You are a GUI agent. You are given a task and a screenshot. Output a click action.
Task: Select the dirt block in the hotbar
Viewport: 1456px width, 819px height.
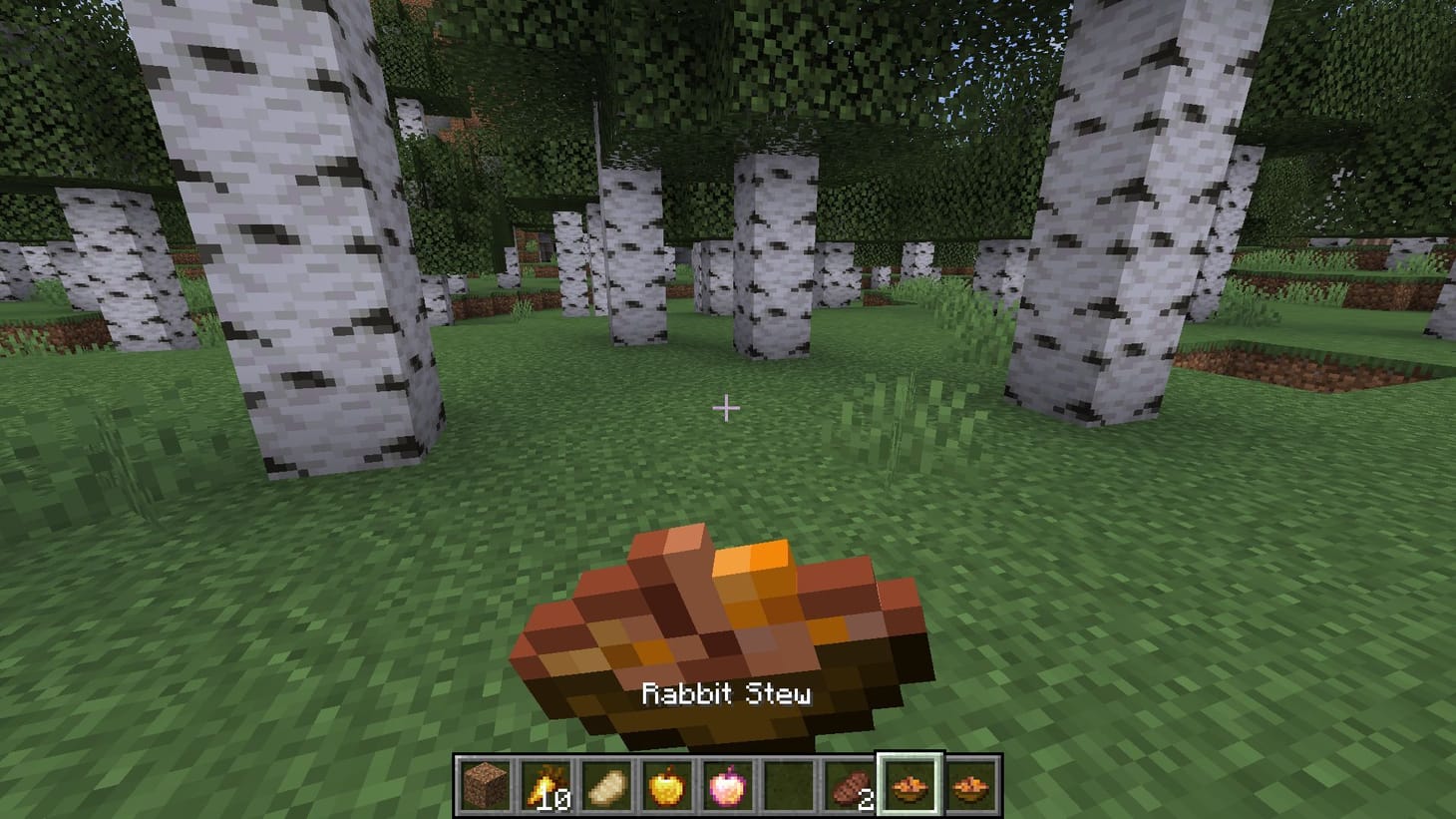(485, 785)
